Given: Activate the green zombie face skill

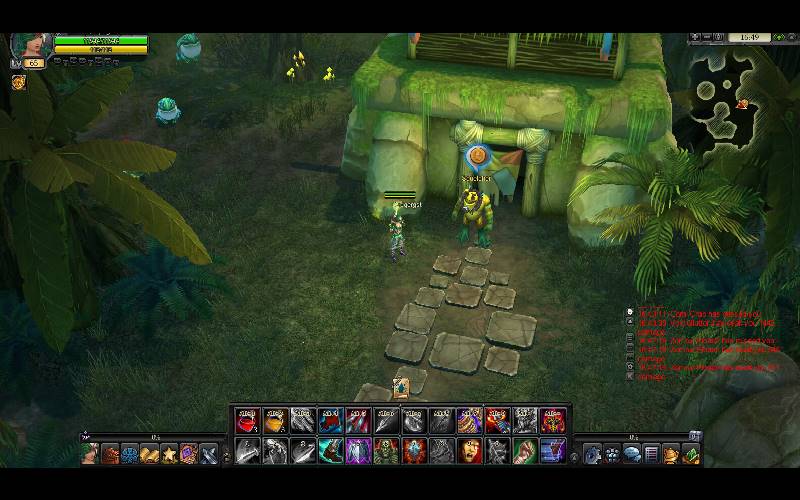Looking at the screenshot, I should pyautogui.click(x=387, y=452).
